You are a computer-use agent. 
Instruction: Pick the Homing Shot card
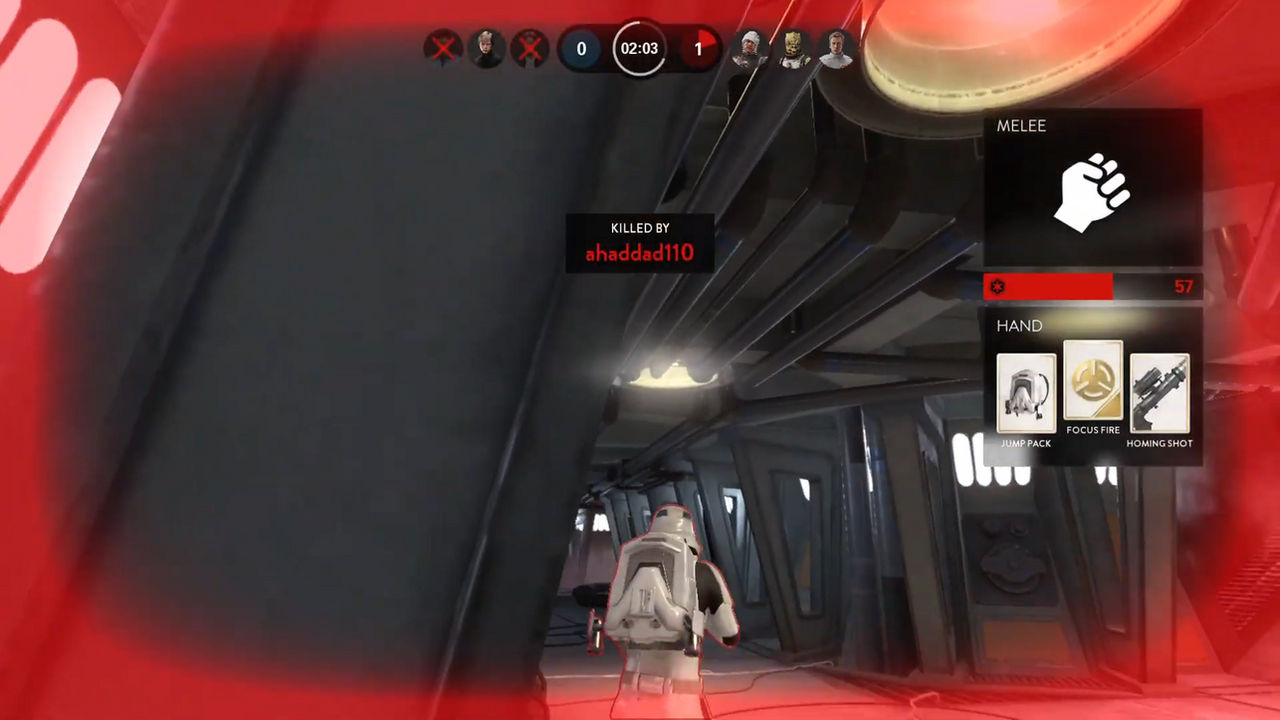coord(1160,393)
